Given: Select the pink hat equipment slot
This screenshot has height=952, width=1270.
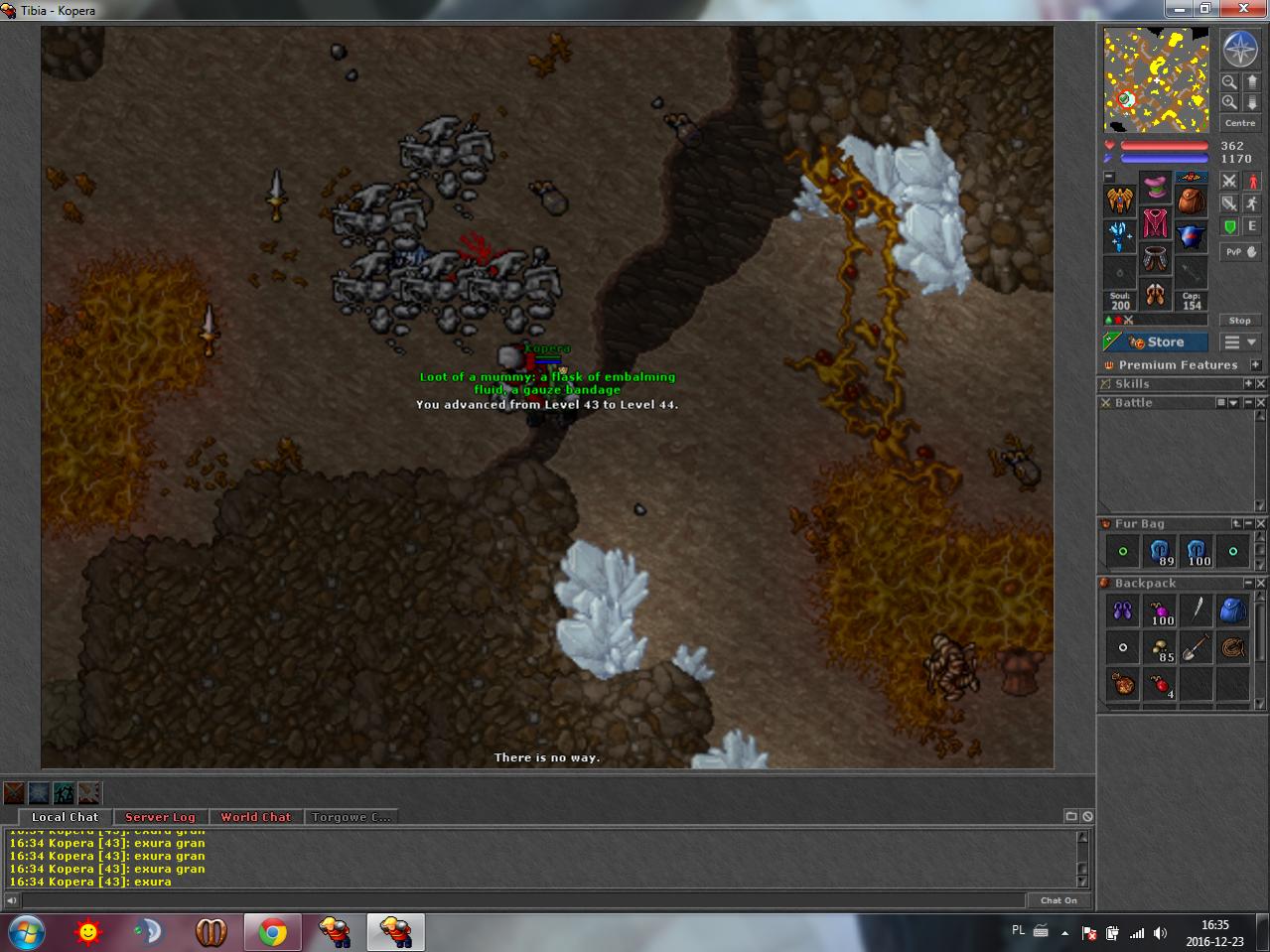Looking at the screenshot, I should [x=1155, y=186].
